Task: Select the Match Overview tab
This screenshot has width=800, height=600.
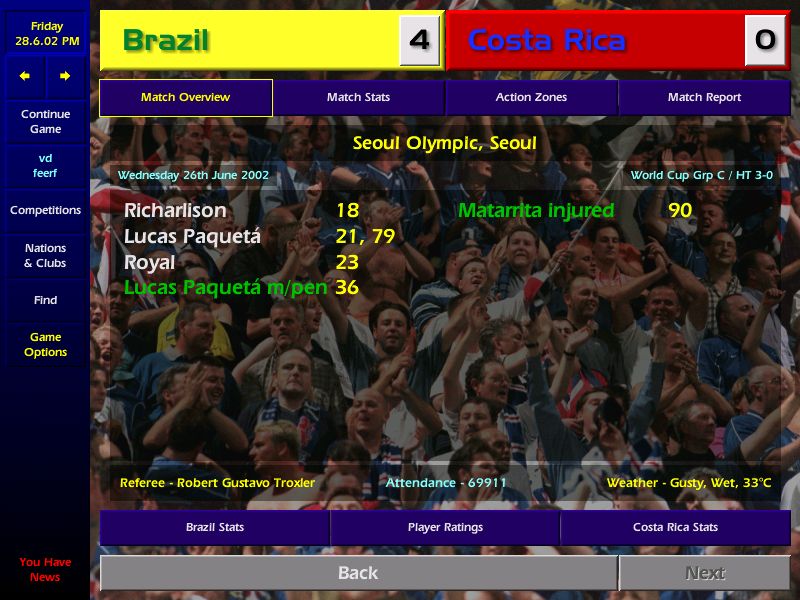Action: (x=185, y=97)
